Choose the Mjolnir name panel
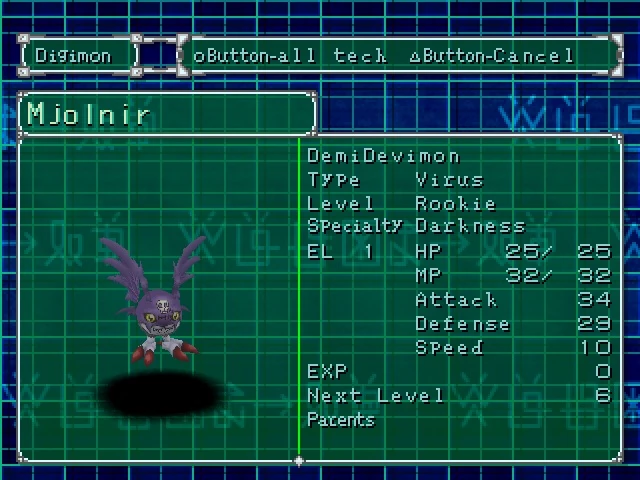Viewport: 640px width, 480px height. pyautogui.click(x=166, y=113)
